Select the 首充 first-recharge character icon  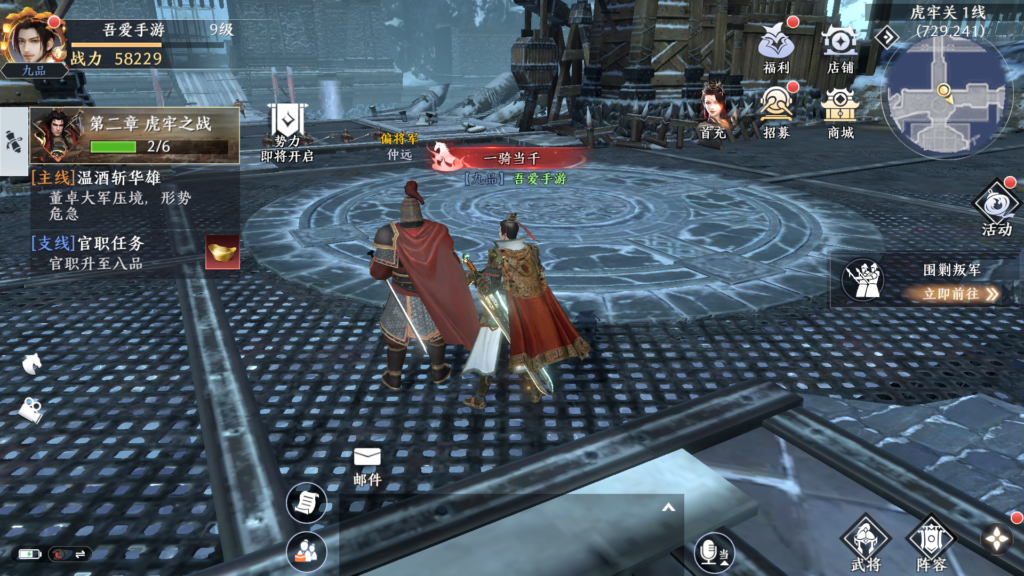(x=713, y=108)
